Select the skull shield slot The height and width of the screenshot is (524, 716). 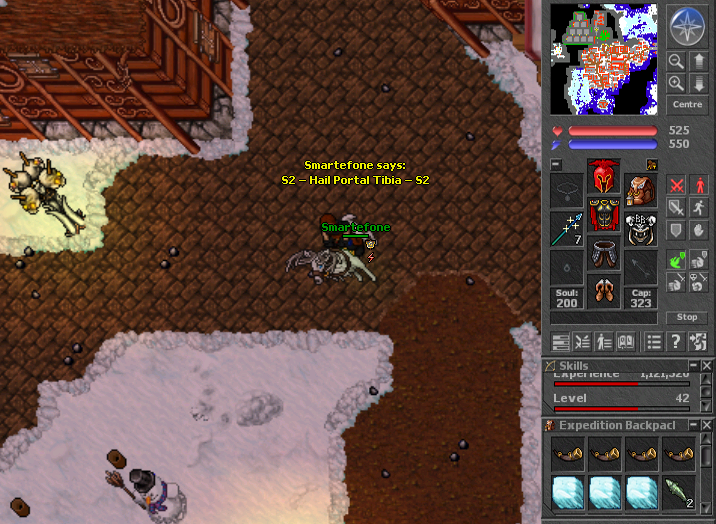point(641,229)
